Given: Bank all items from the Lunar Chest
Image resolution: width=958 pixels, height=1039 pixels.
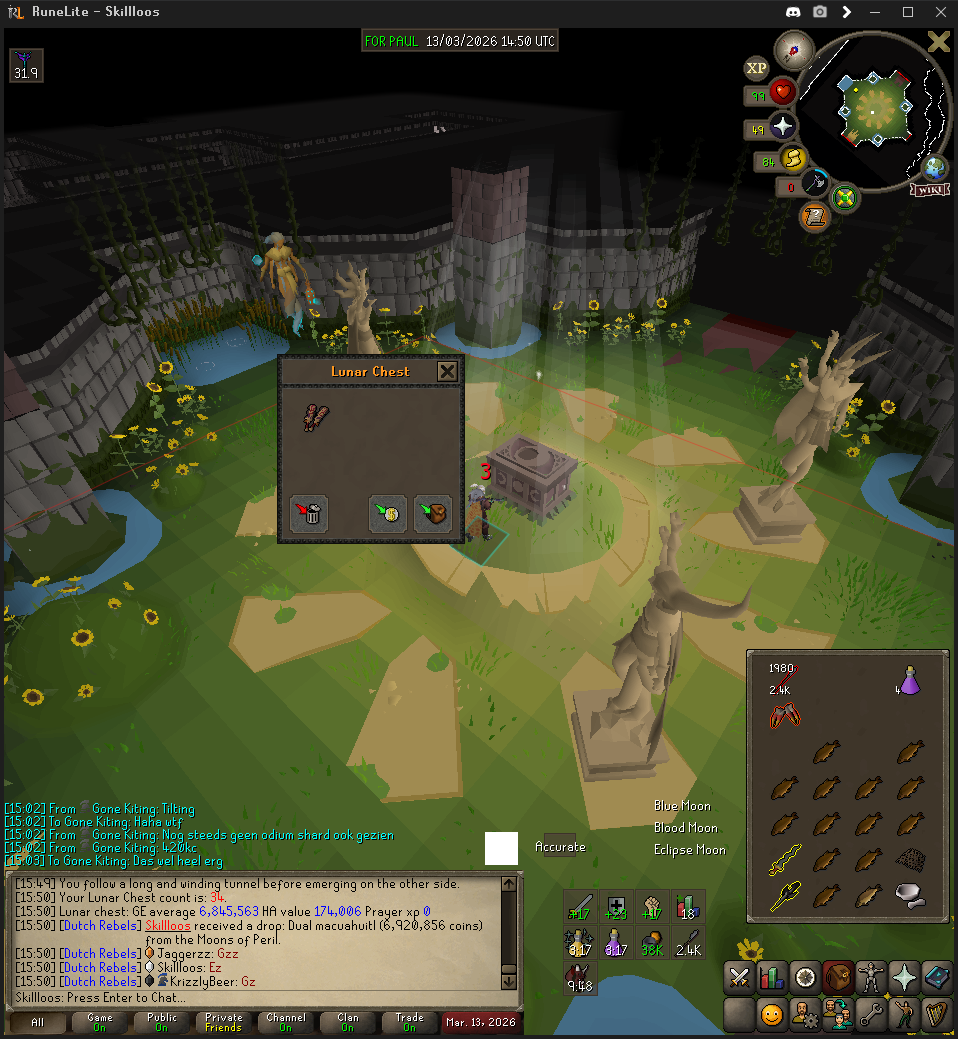Looking at the screenshot, I should tap(388, 513).
